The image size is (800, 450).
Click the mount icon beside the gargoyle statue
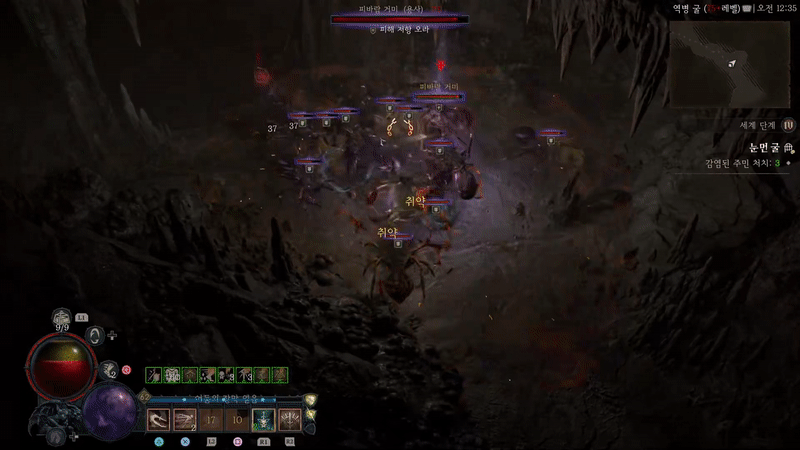coord(58,437)
